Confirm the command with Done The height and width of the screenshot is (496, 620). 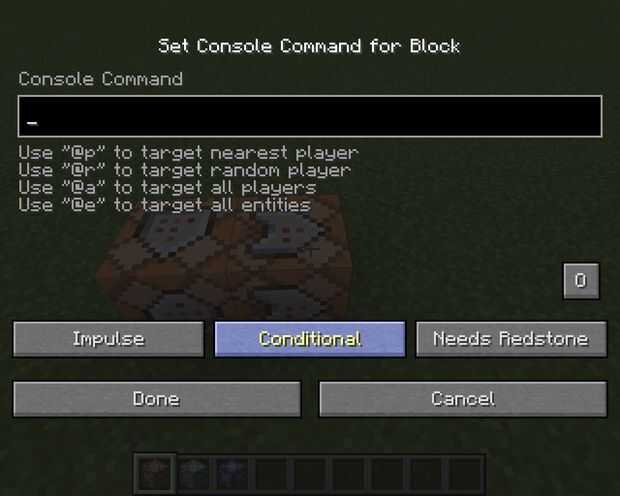tap(157, 399)
